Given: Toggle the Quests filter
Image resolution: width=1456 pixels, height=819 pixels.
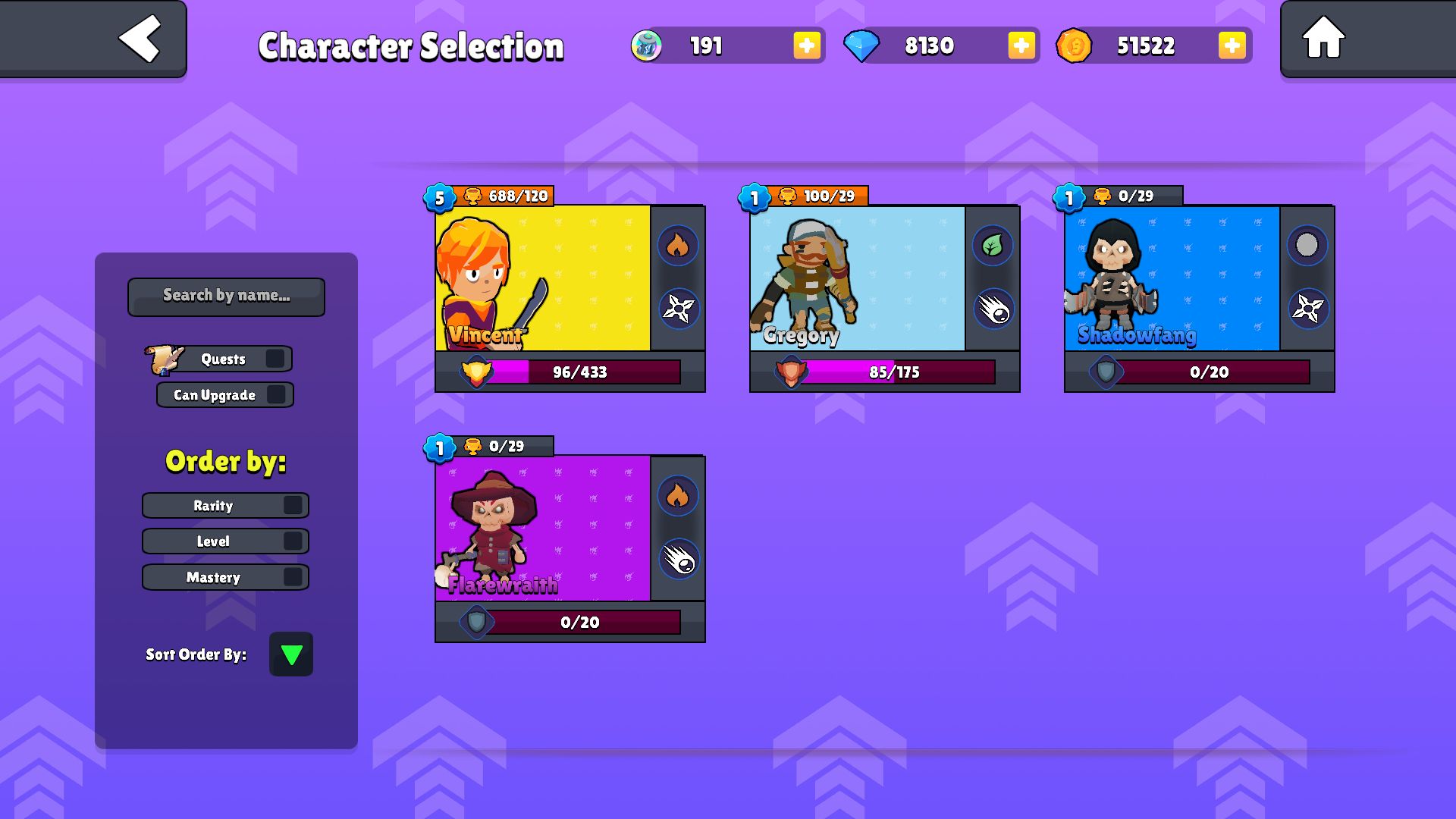Looking at the screenshot, I should tap(275, 359).
